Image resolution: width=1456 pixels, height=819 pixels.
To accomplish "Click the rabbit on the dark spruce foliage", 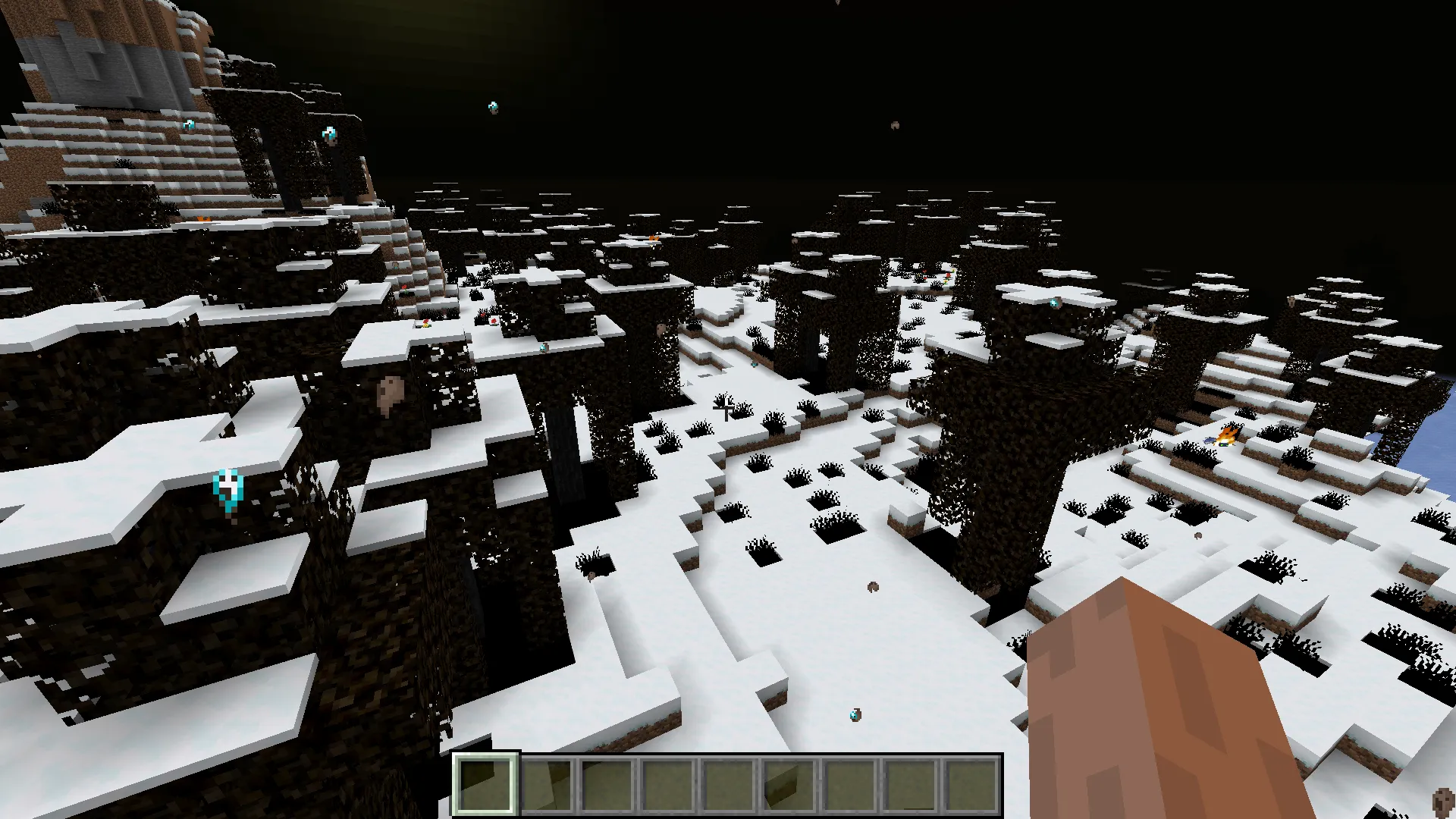I will point(389,394).
